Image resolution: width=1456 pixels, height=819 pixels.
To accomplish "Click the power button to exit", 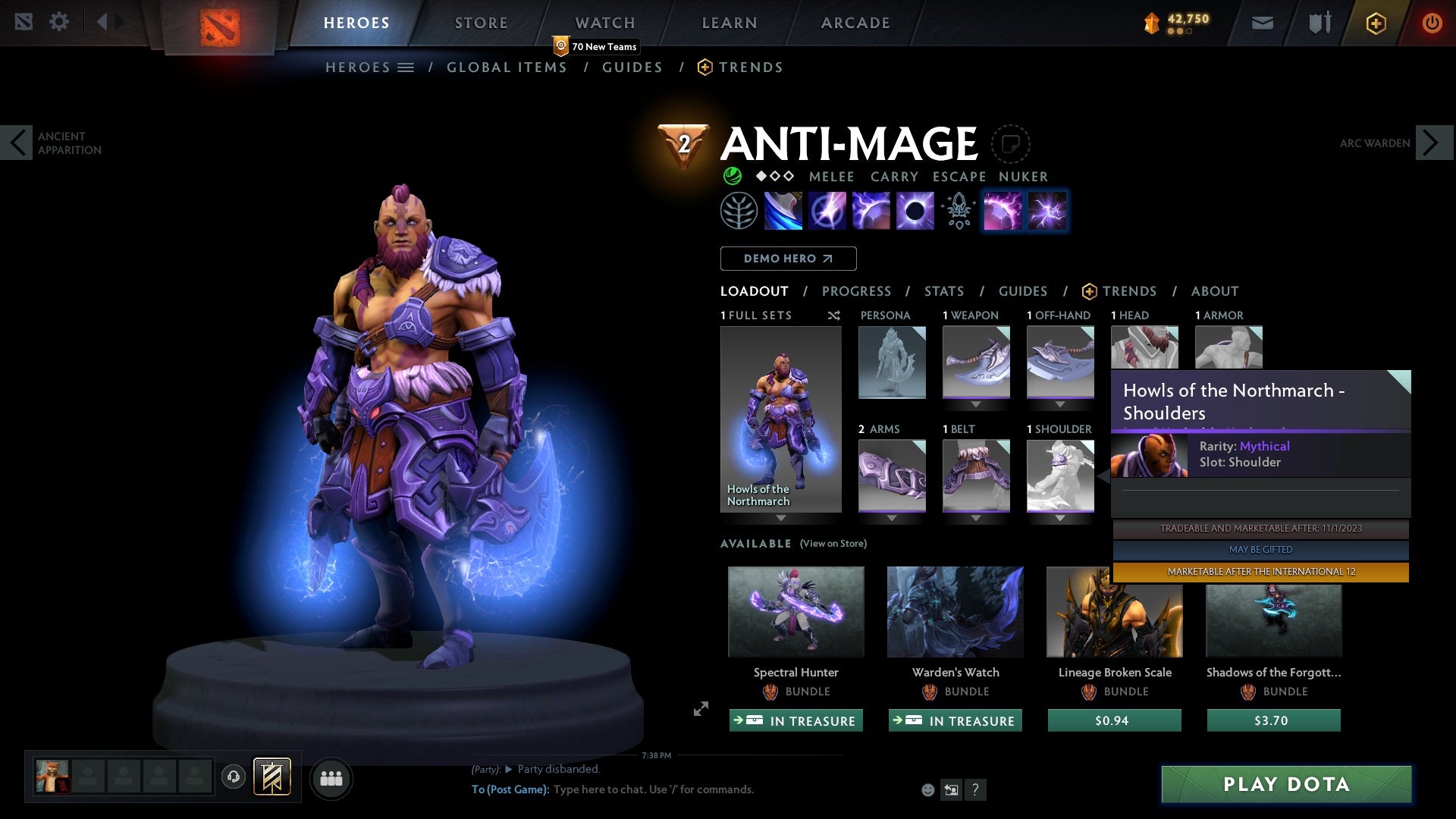I will [1432, 23].
